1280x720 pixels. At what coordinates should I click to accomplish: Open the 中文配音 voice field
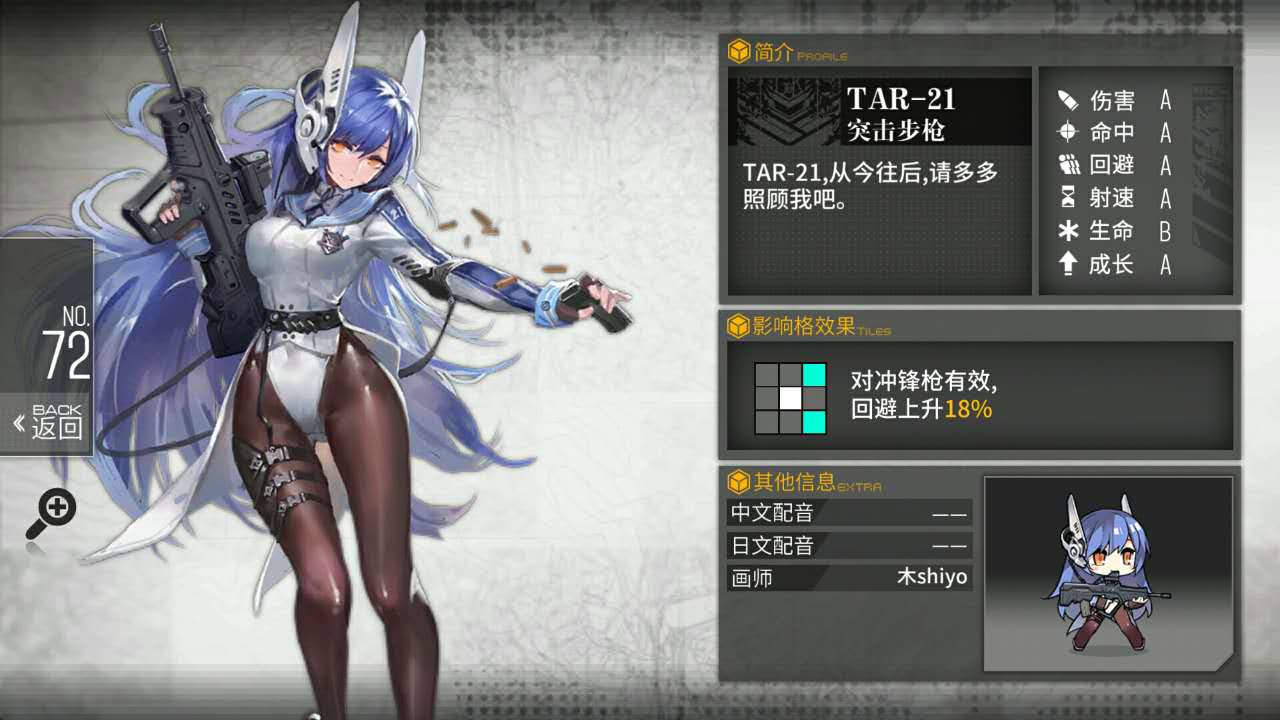848,514
